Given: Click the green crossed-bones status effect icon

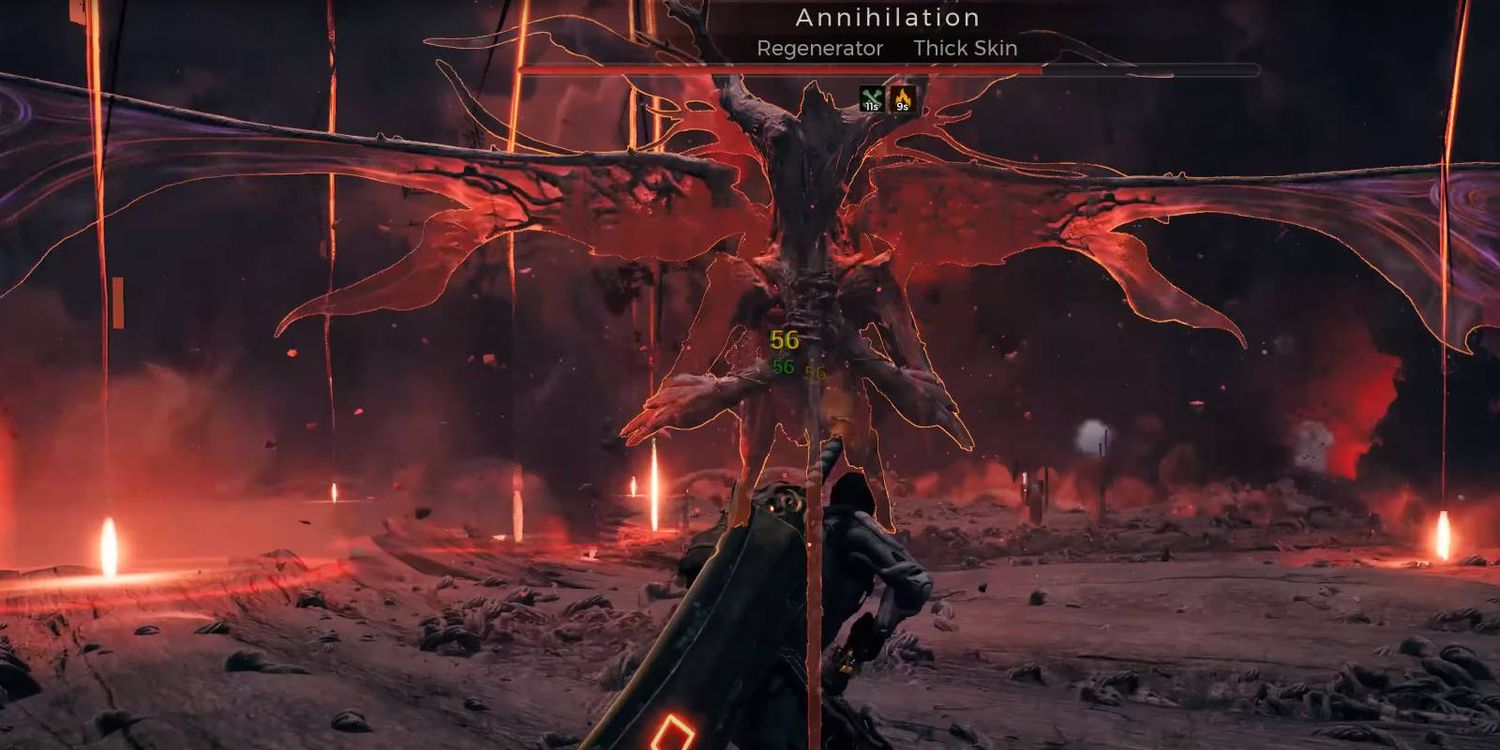Looking at the screenshot, I should tap(871, 99).
